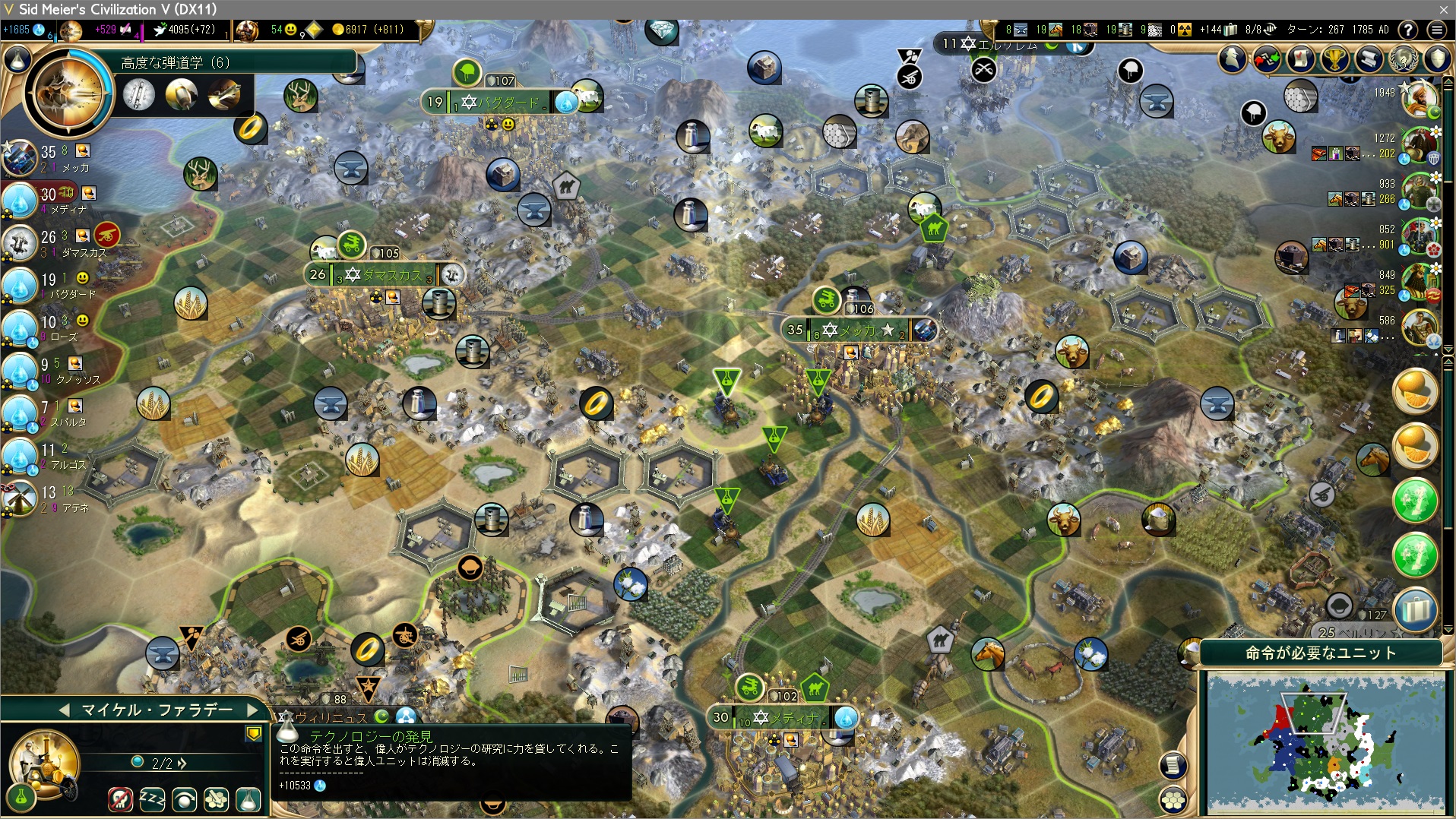The width and height of the screenshot is (1456, 819).
Task: Click the top orange citrus notification
Action: coord(1416,392)
